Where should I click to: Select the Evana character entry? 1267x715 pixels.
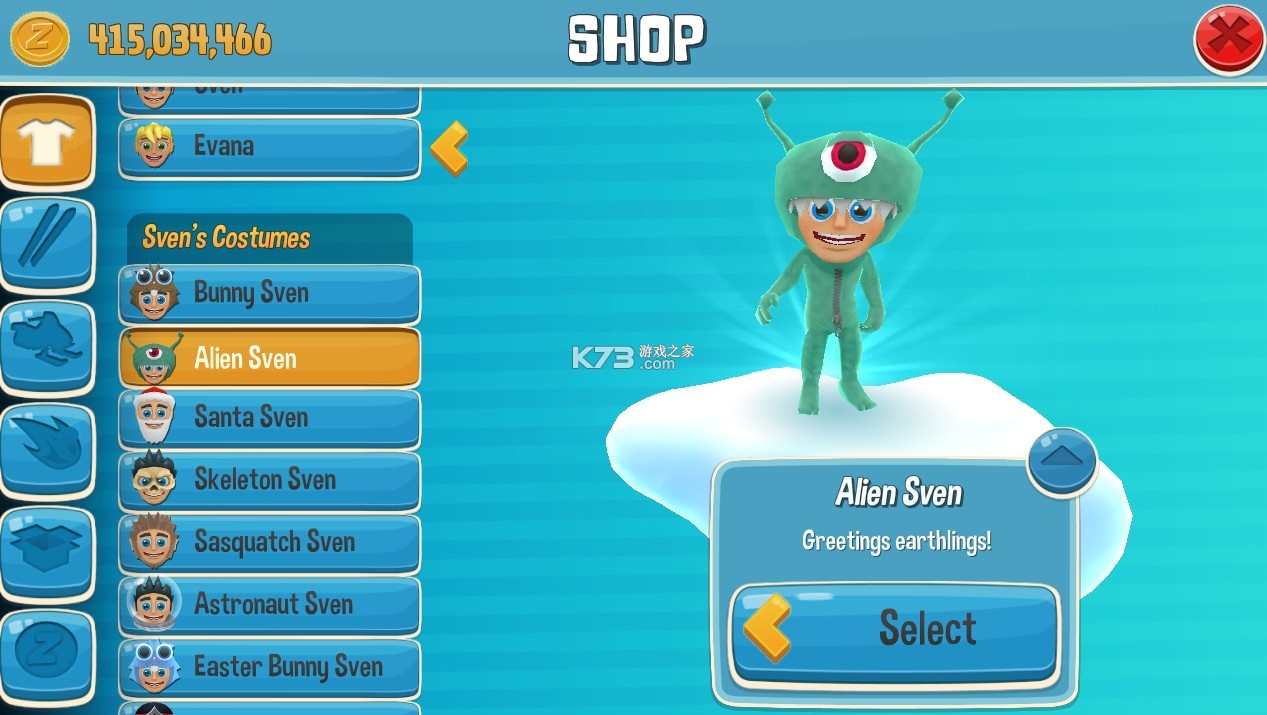coord(269,147)
